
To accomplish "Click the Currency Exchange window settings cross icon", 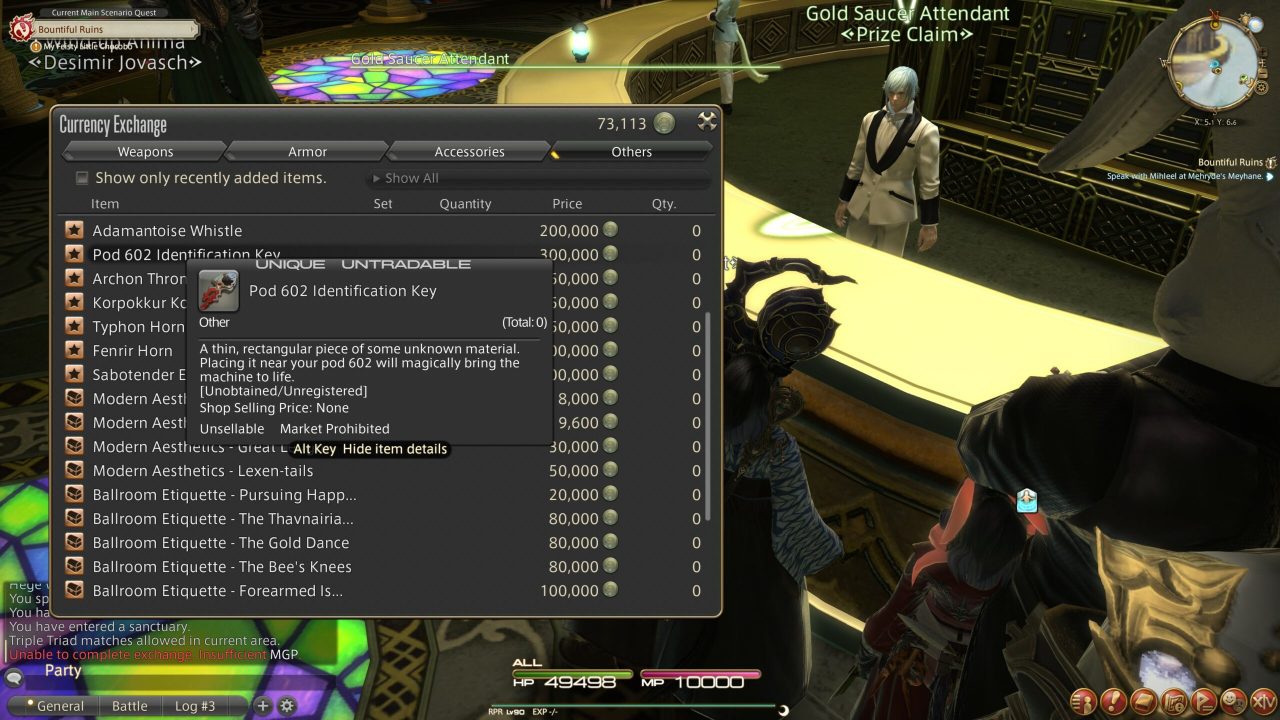I will click(x=707, y=119).
